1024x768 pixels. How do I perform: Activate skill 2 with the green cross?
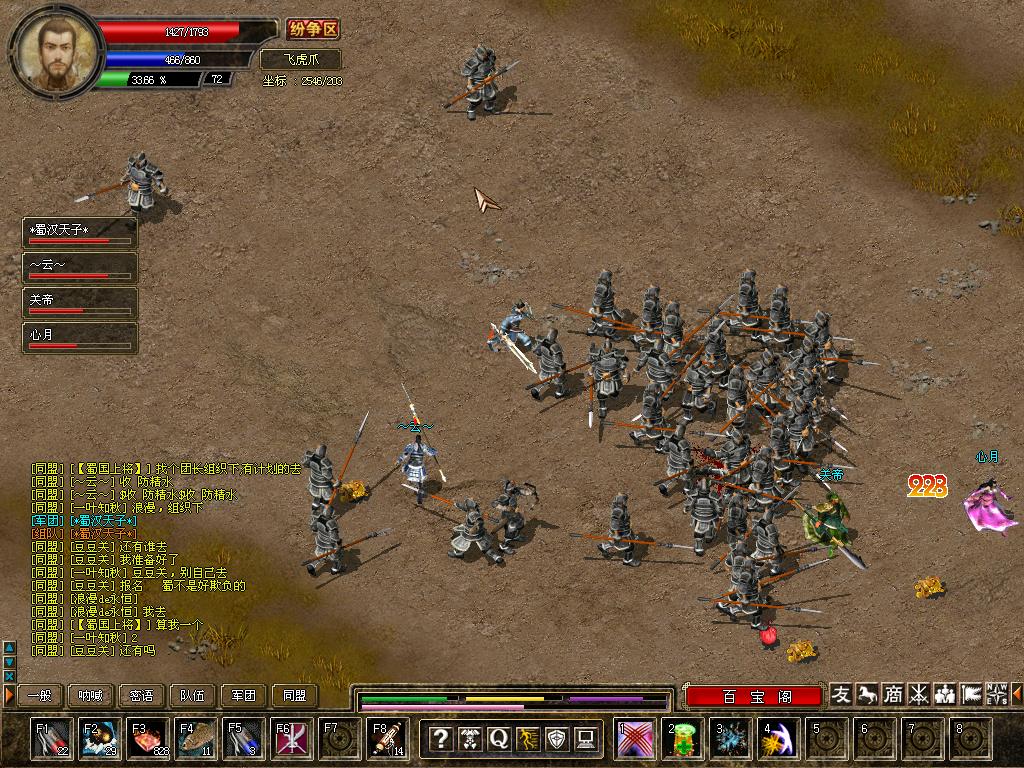[x=684, y=739]
